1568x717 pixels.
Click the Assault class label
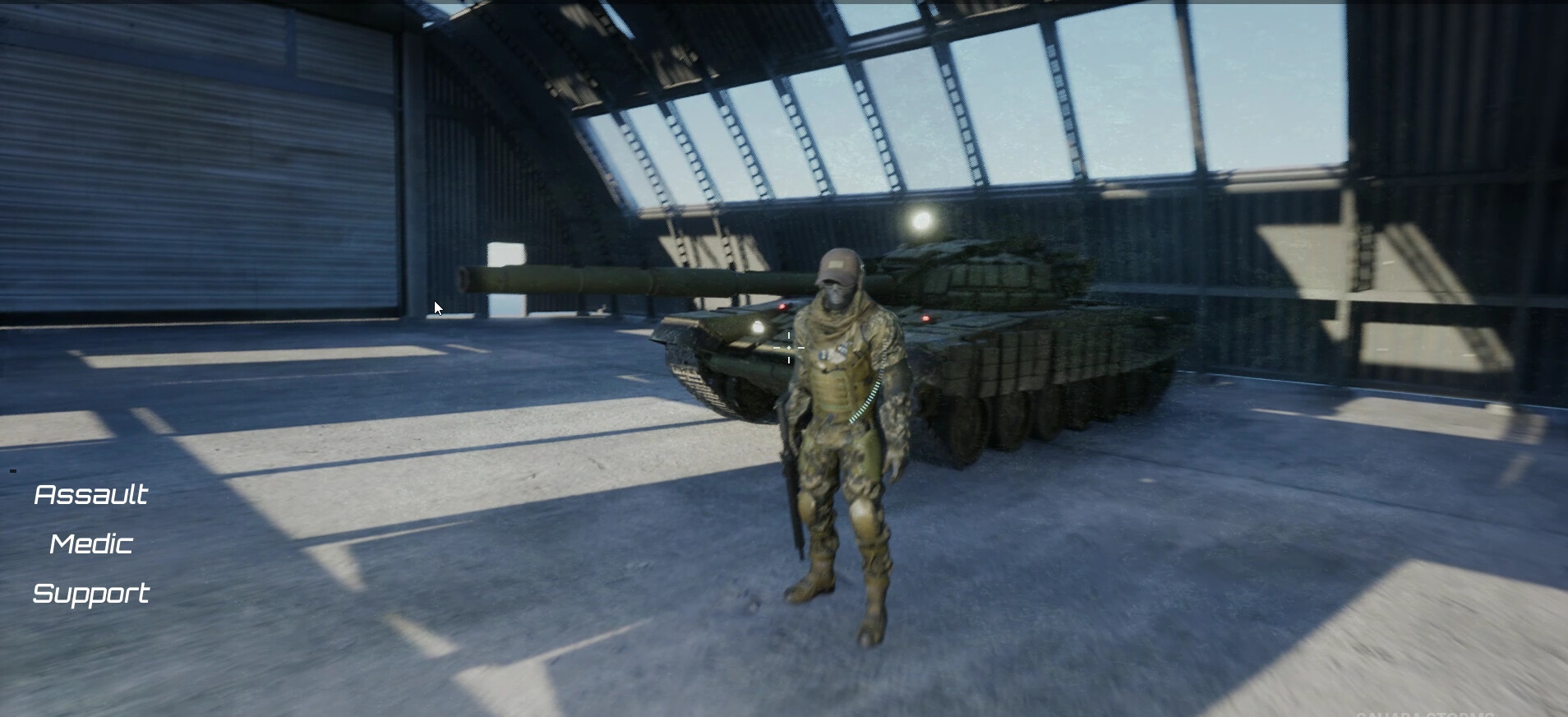[x=90, y=494]
